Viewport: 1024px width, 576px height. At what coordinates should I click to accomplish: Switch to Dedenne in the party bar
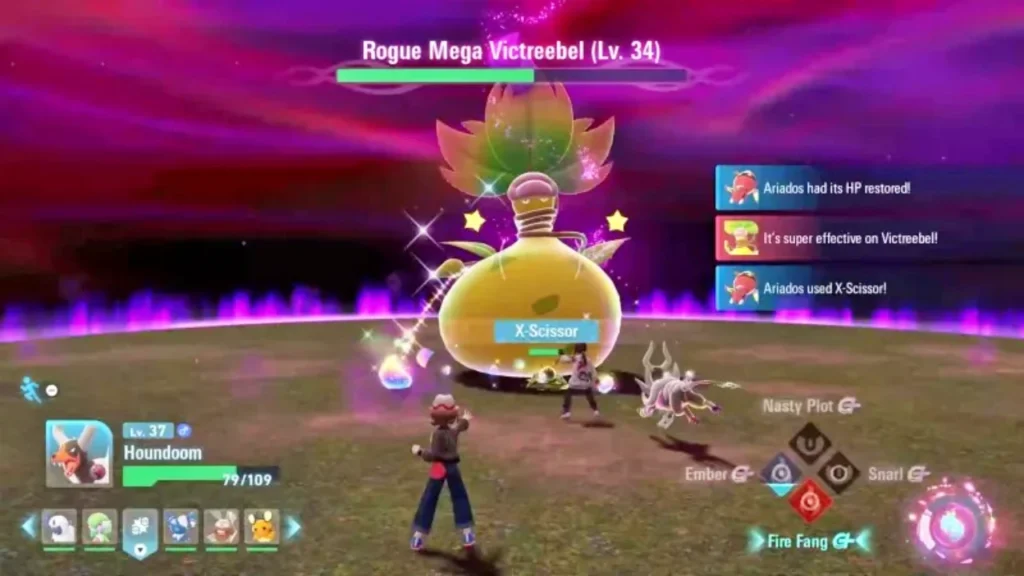[262, 527]
